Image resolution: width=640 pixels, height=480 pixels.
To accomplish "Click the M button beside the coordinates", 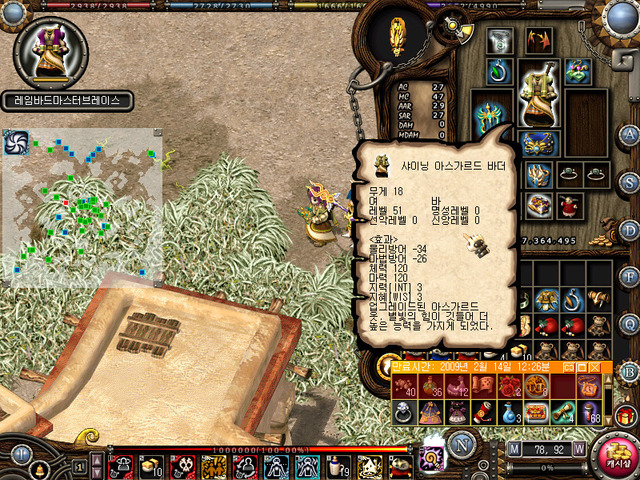I will pos(514,448).
